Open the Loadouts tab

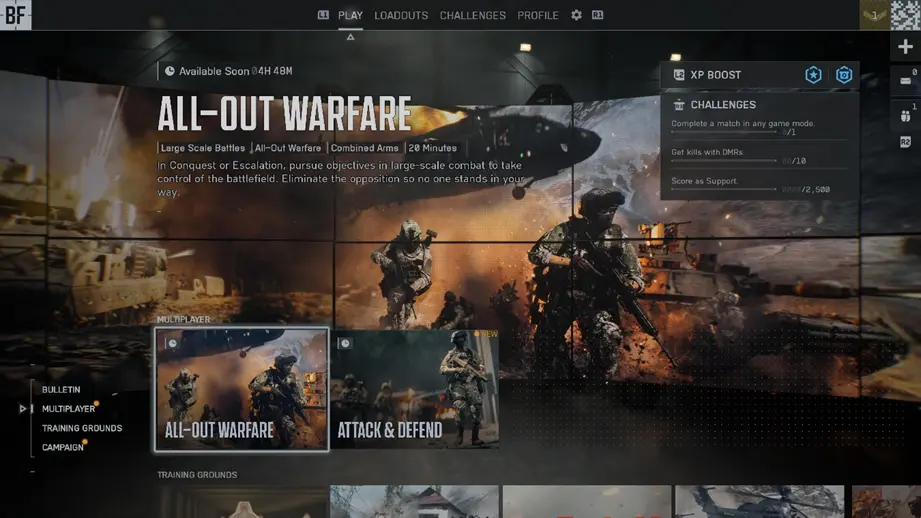[401, 16]
